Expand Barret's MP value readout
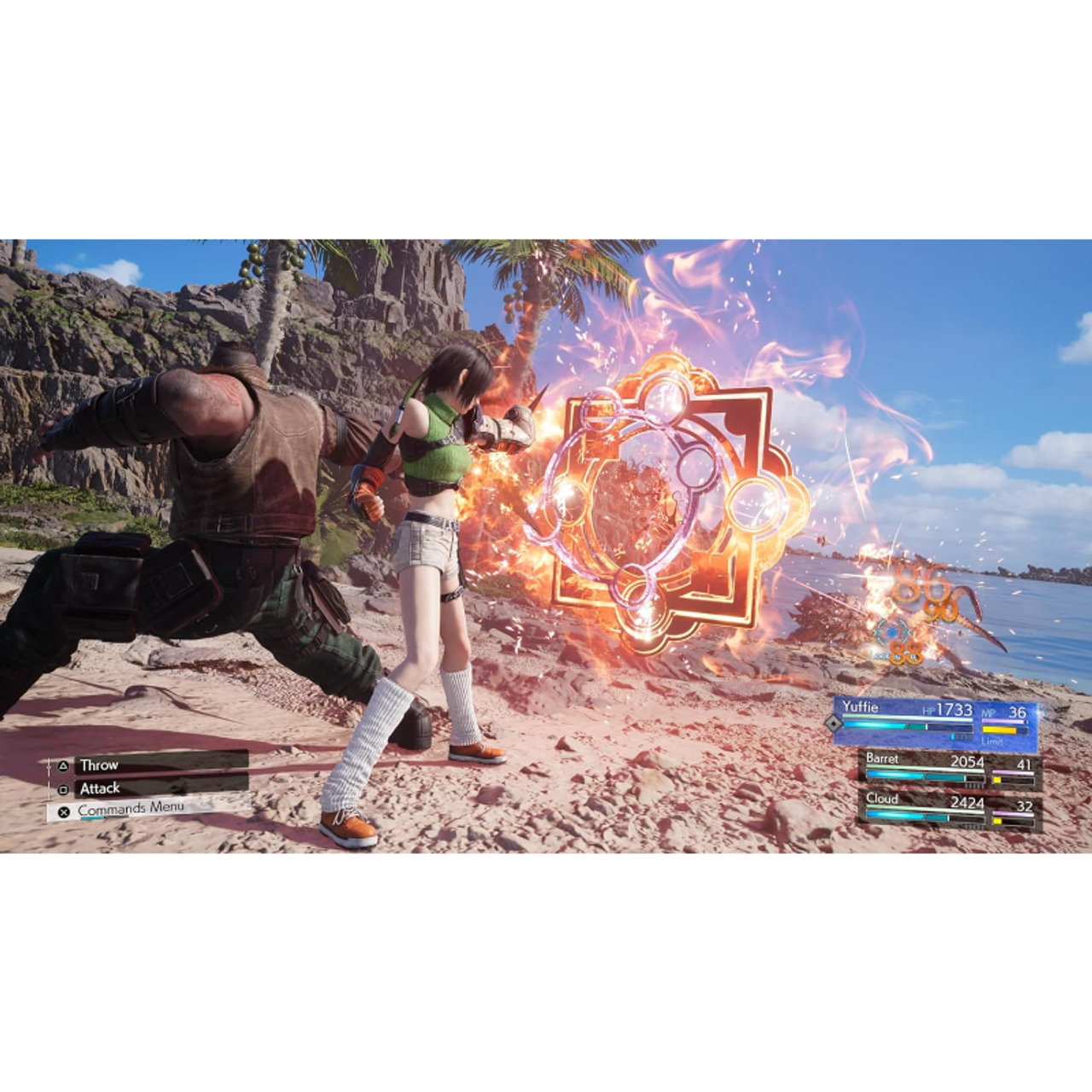 coord(1025,765)
